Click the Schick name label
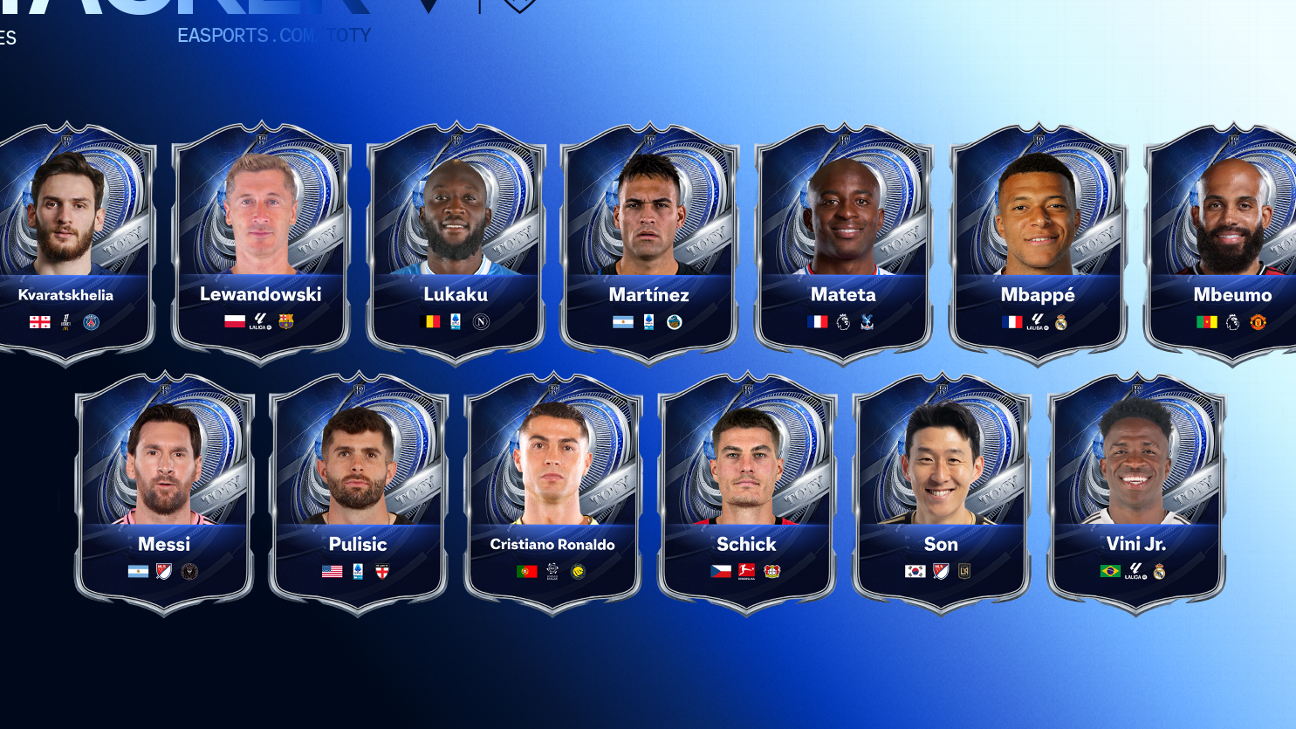Image resolution: width=1296 pixels, height=729 pixels. (747, 544)
